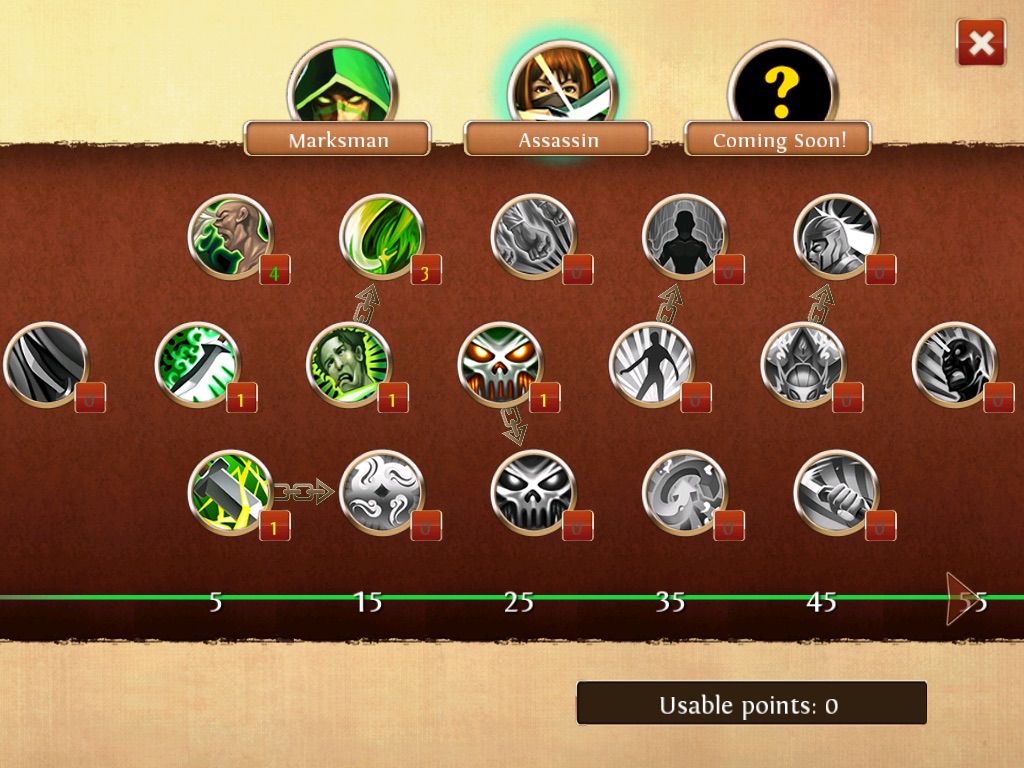Image resolution: width=1024 pixels, height=768 pixels.
Task: Select the locked grey swirl skill
Action: pyautogui.click(x=382, y=492)
